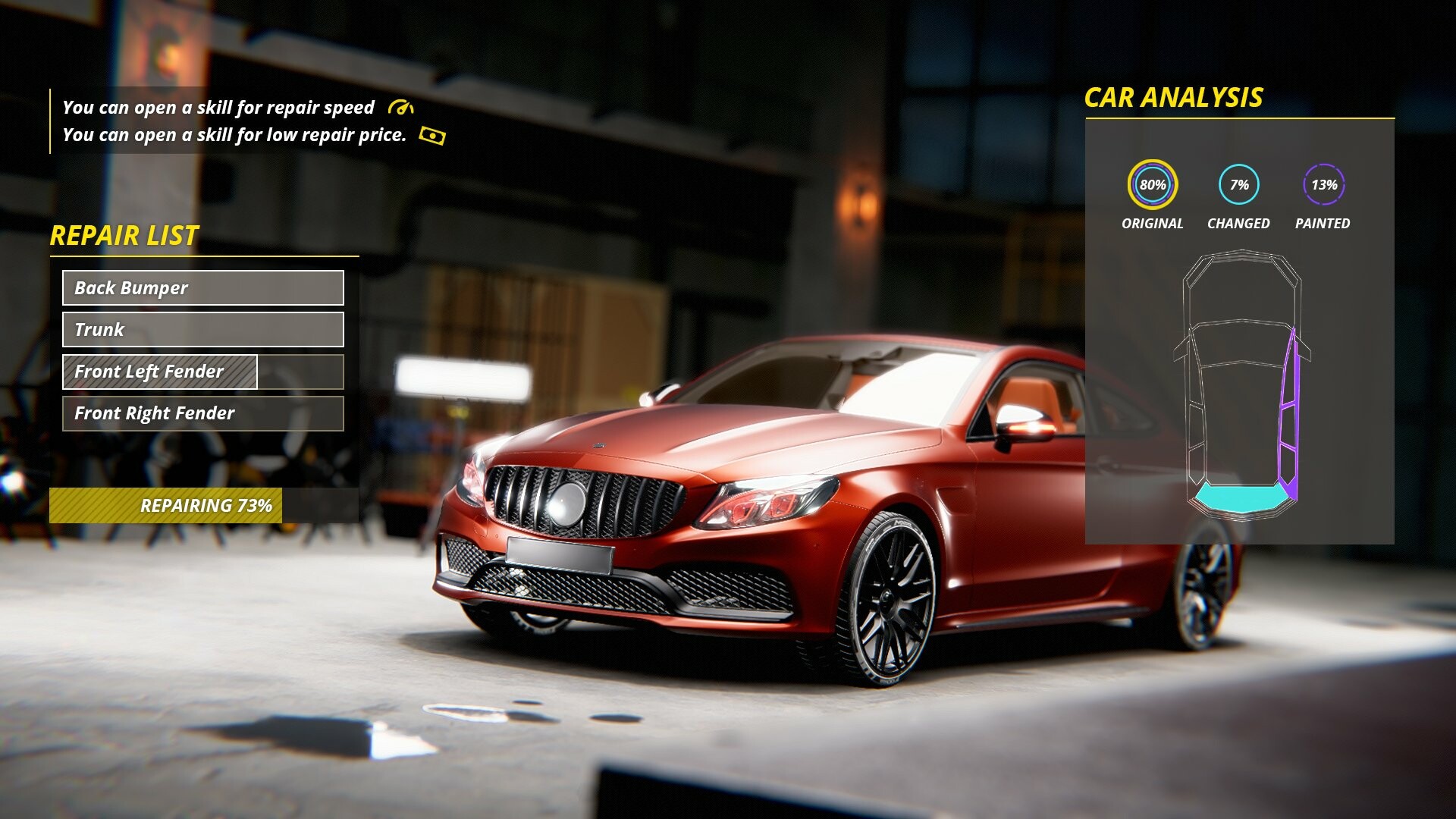Expand the Front Right Fender entry

click(x=202, y=413)
